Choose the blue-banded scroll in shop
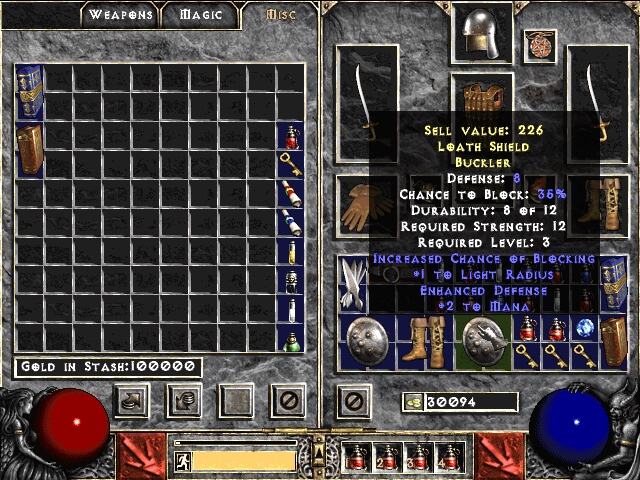 click(290, 222)
